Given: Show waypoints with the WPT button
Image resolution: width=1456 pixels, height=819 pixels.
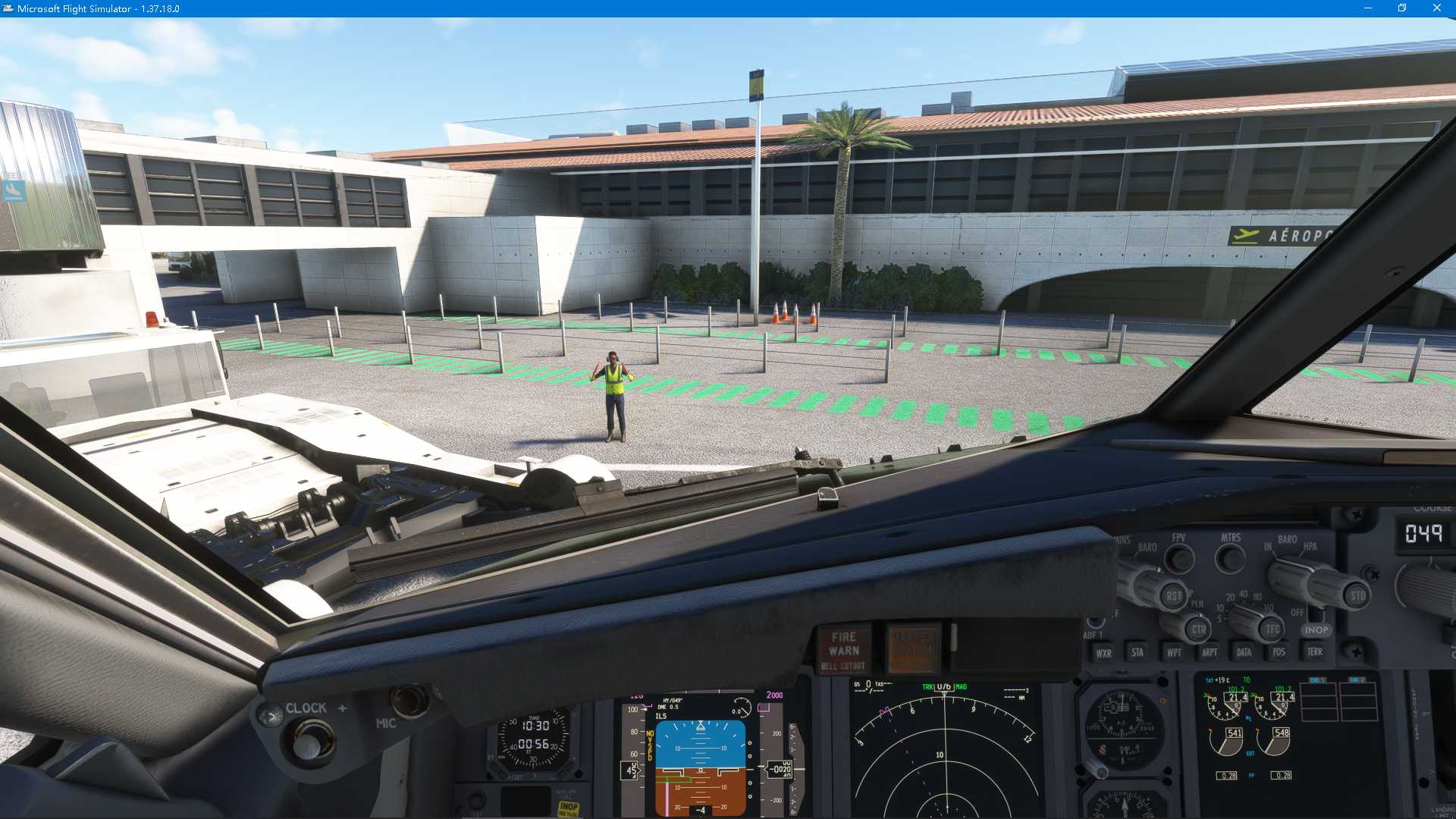Looking at the screenshot, I should click(1174, 652).
